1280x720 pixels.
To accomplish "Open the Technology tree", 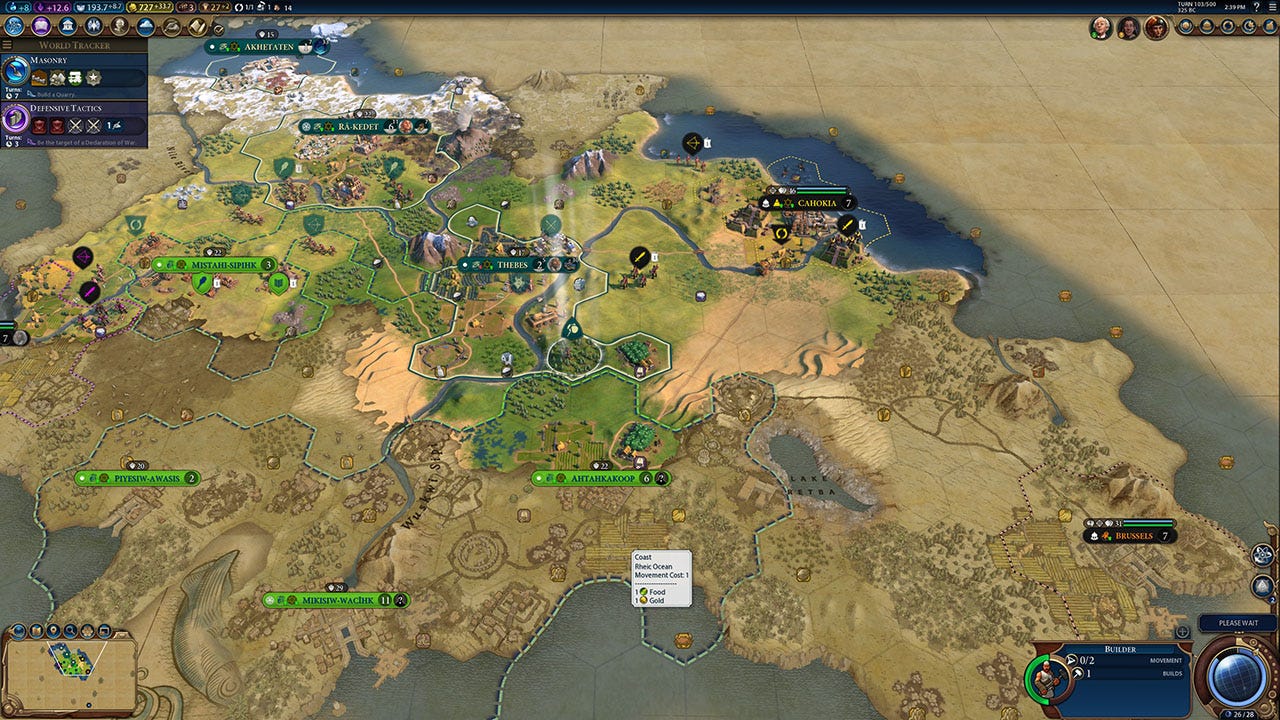I will 13,25.
